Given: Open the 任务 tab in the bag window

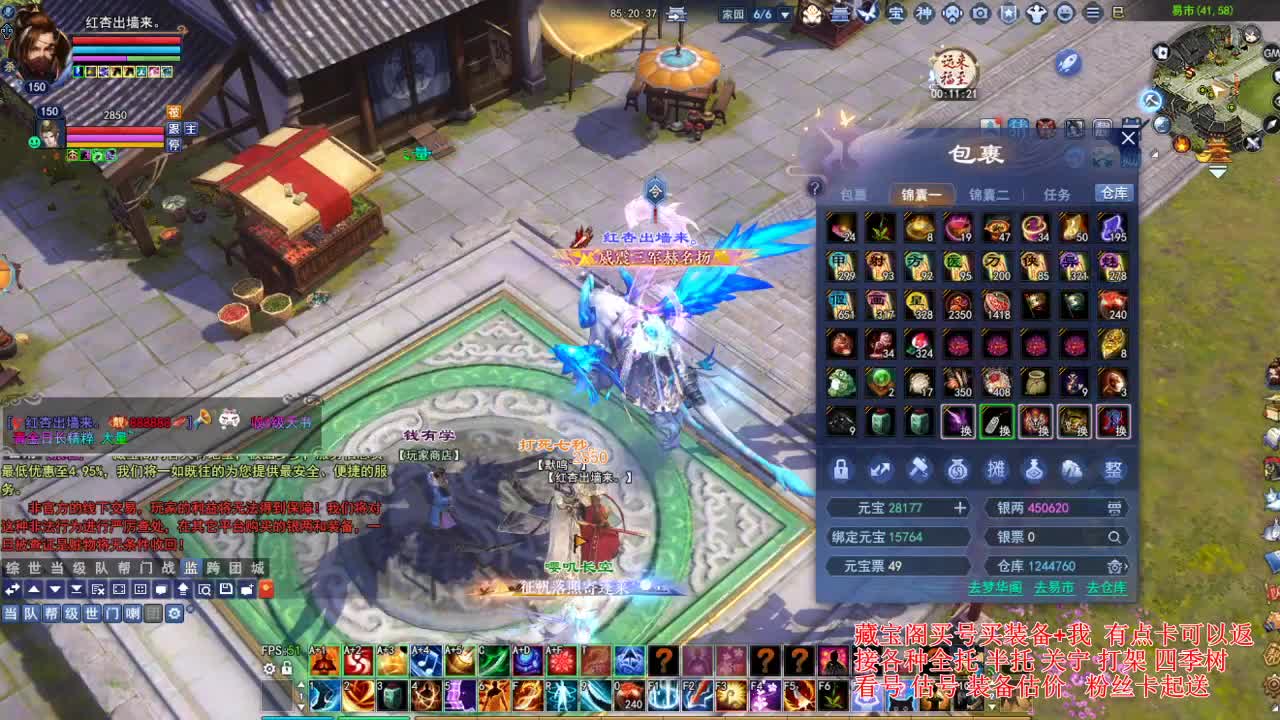Looking at the screenshot, I should tap(1058, 195).
